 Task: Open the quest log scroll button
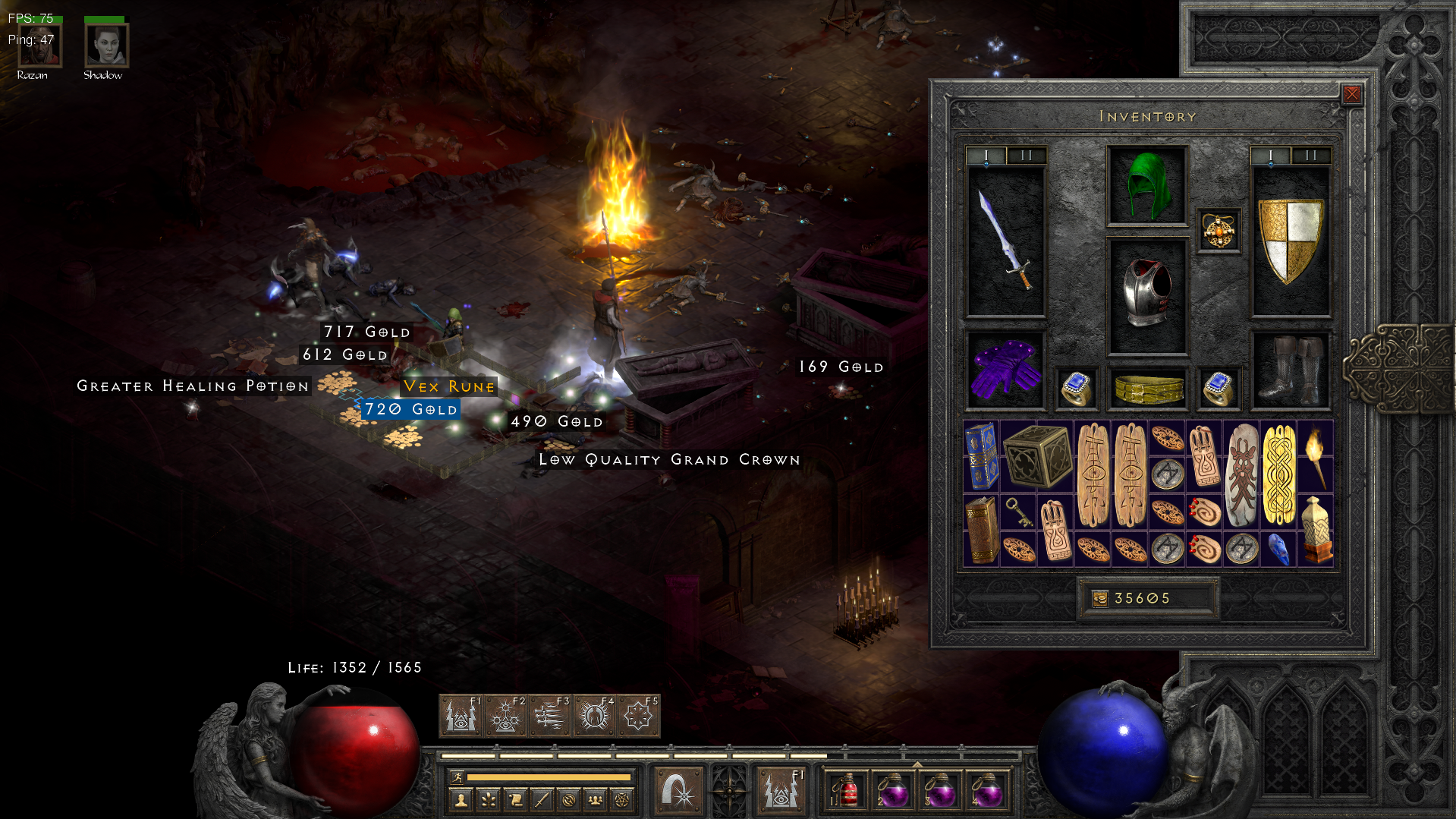515,799
